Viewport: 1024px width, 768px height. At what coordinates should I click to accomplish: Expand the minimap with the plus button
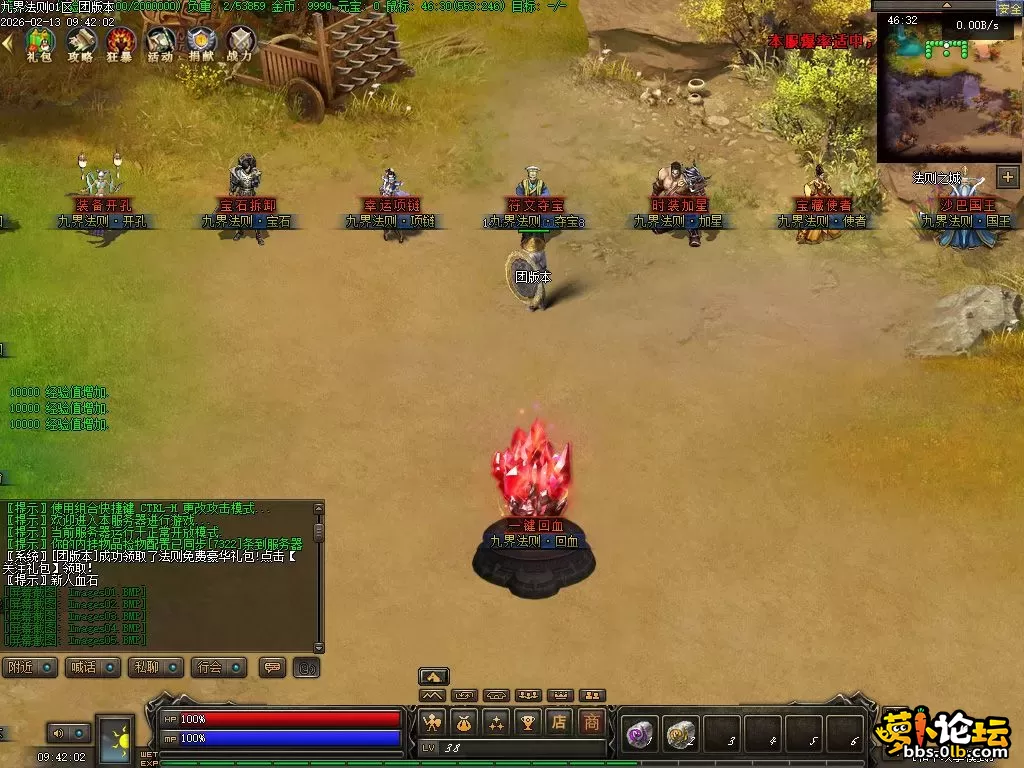click(1007, 177)
